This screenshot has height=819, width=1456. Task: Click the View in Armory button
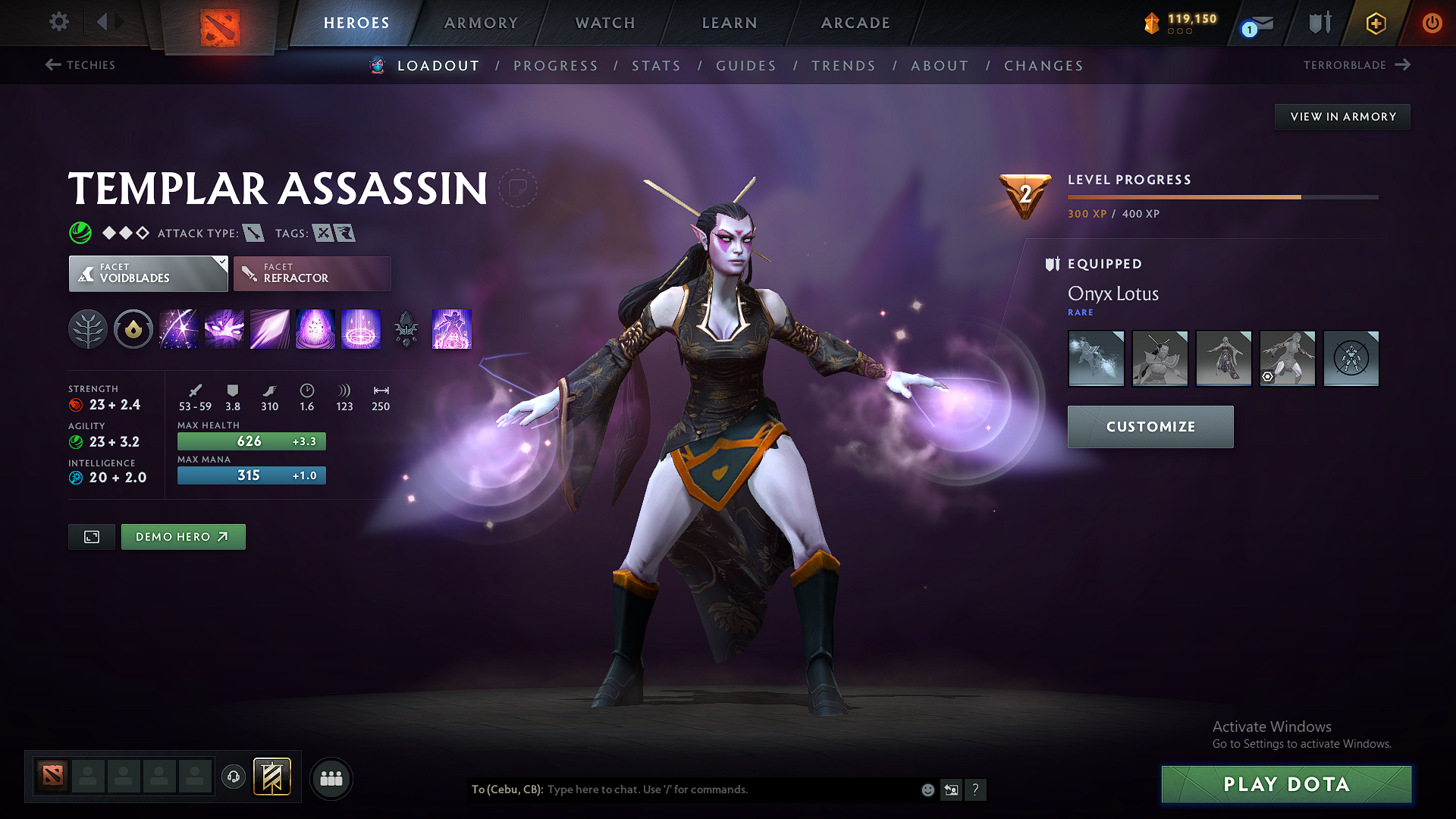coord(1342,117)
